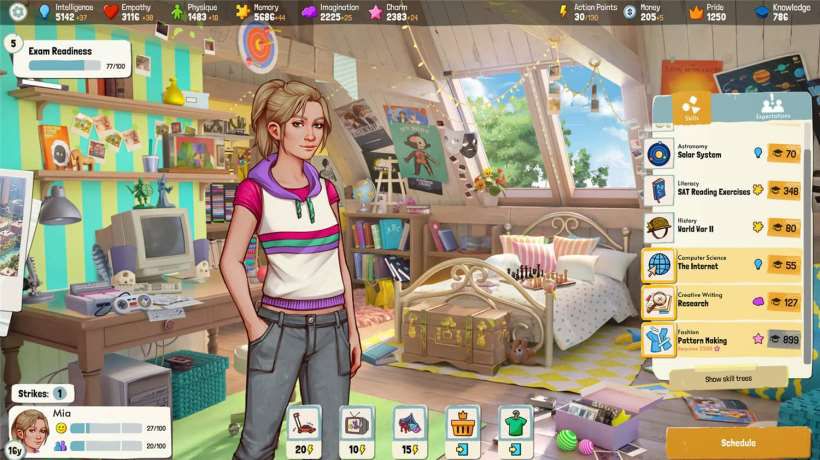
Task: Switch to the Skills tab
Action: (x=689, y=106)
